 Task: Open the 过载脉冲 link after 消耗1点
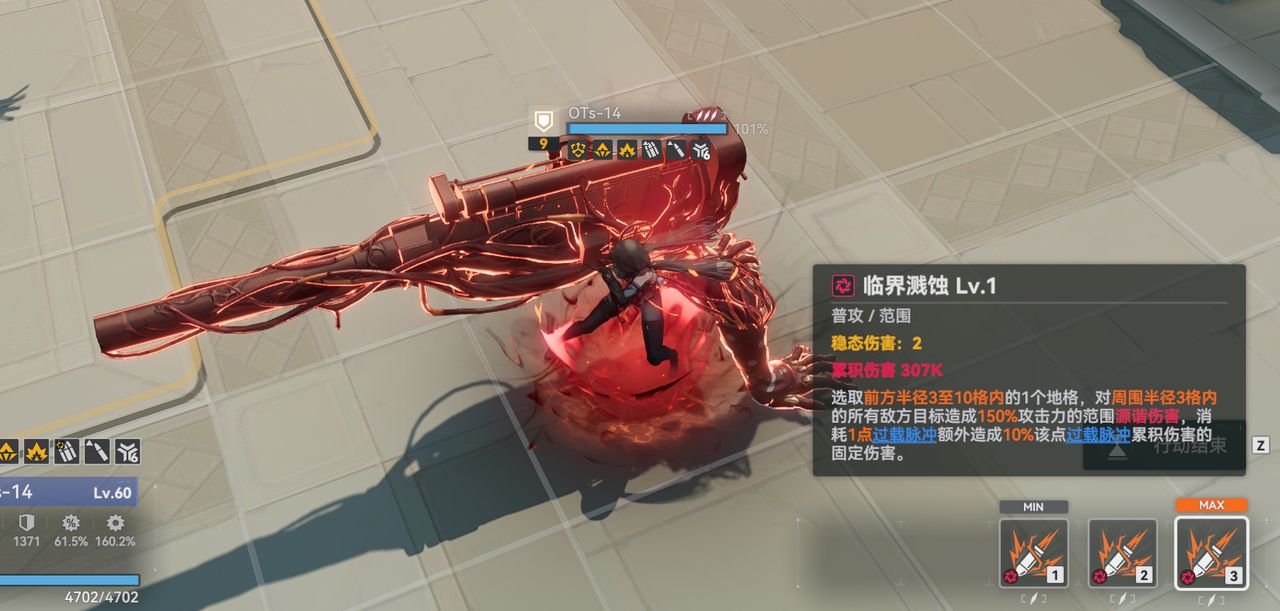click(904, 435)
